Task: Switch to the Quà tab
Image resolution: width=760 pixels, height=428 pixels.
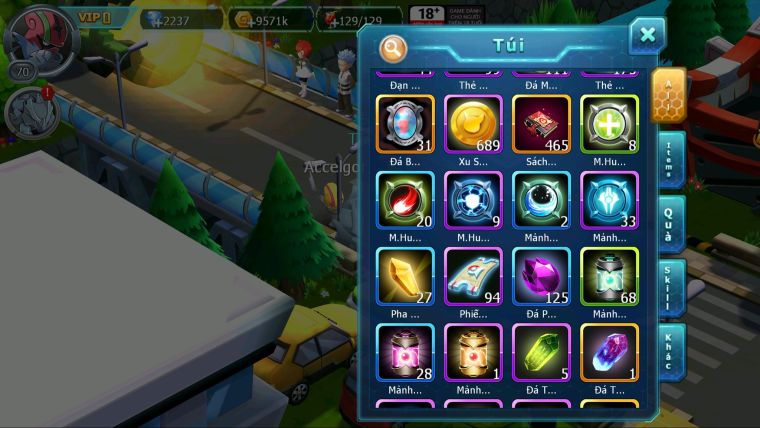Action: pyautogui.click(x=669, y=222)
